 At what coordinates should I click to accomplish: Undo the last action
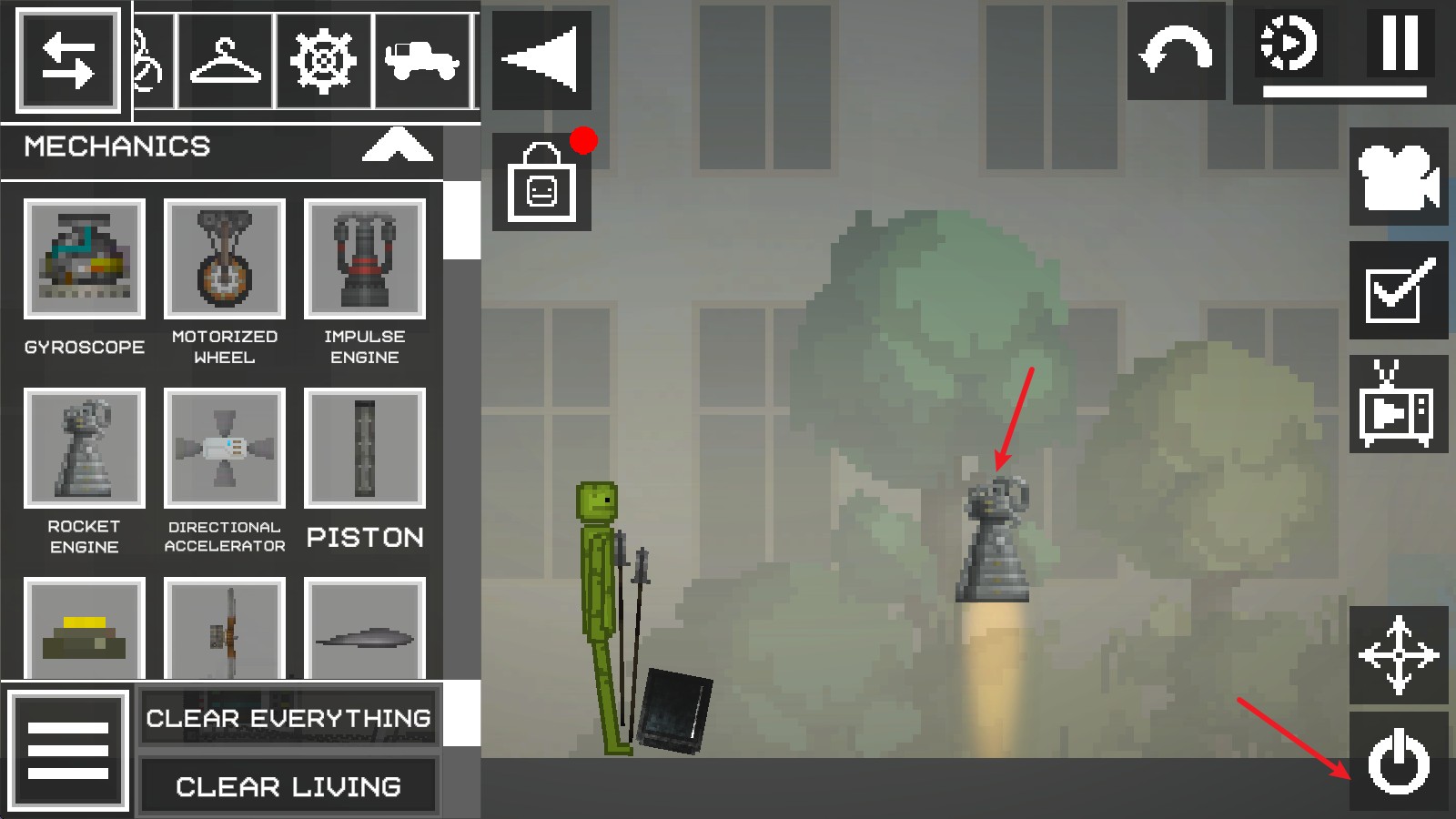[1176, 51]
